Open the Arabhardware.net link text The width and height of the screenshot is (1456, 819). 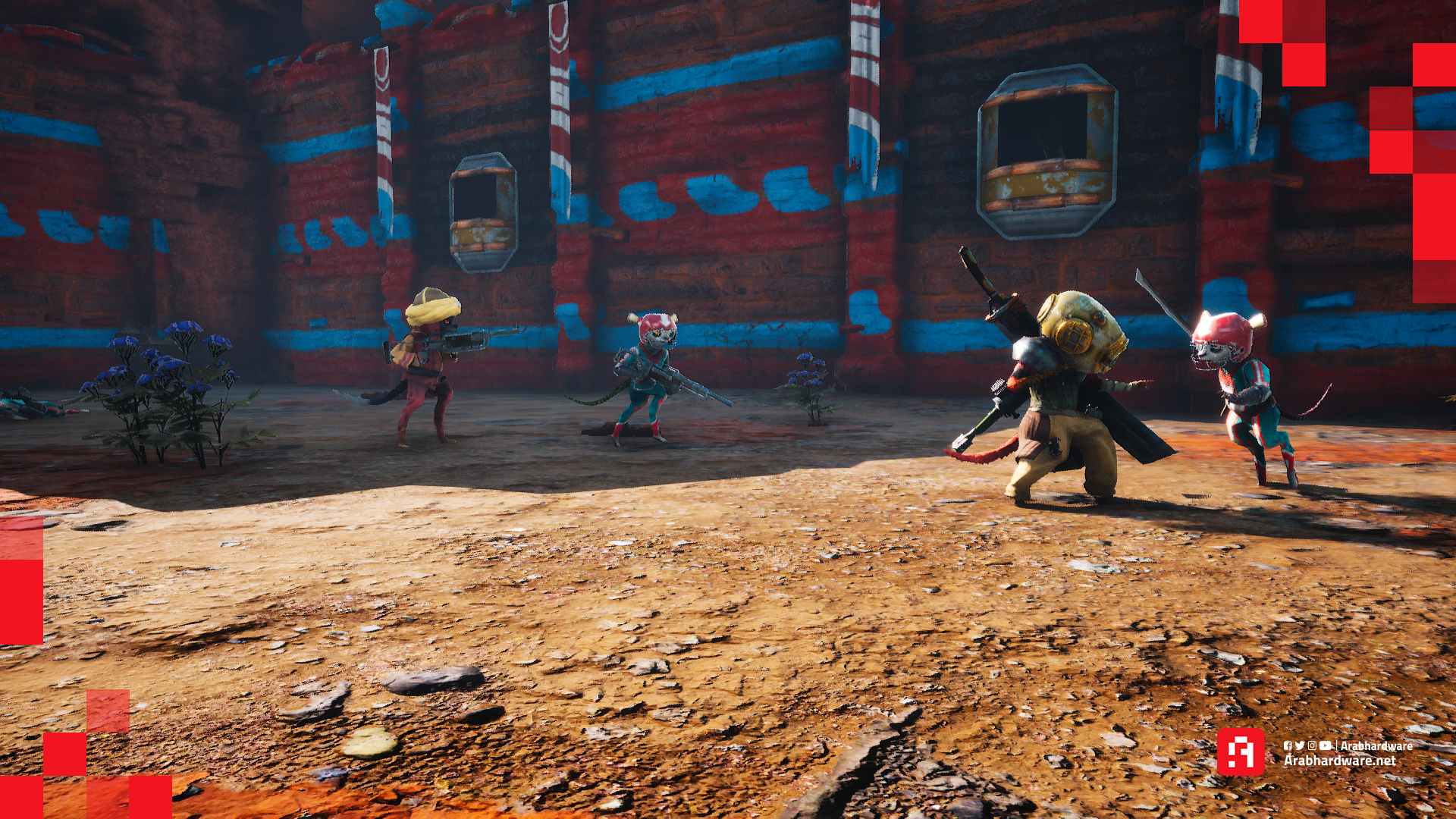point(1339,761)
